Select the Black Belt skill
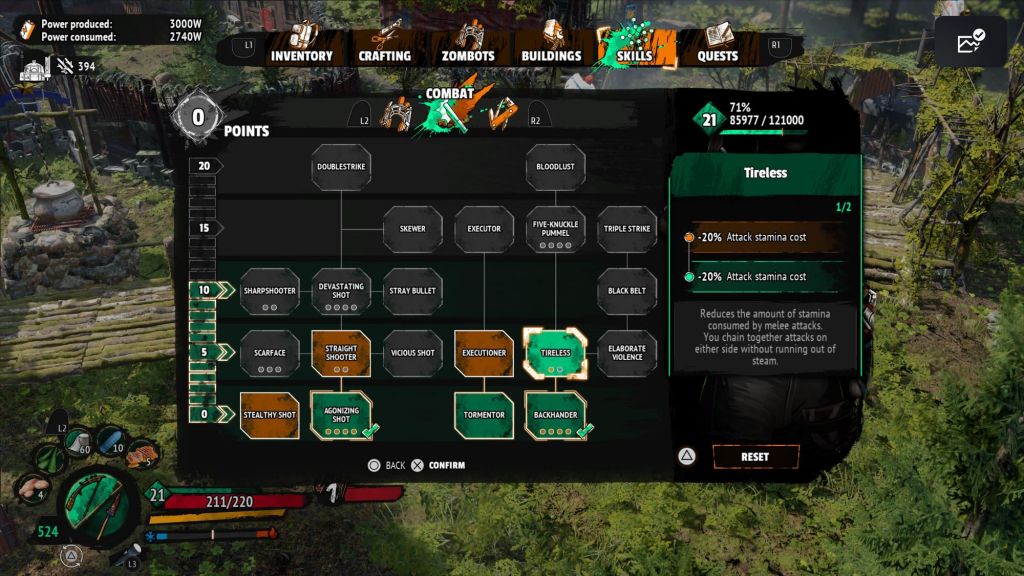 [627, 291]
